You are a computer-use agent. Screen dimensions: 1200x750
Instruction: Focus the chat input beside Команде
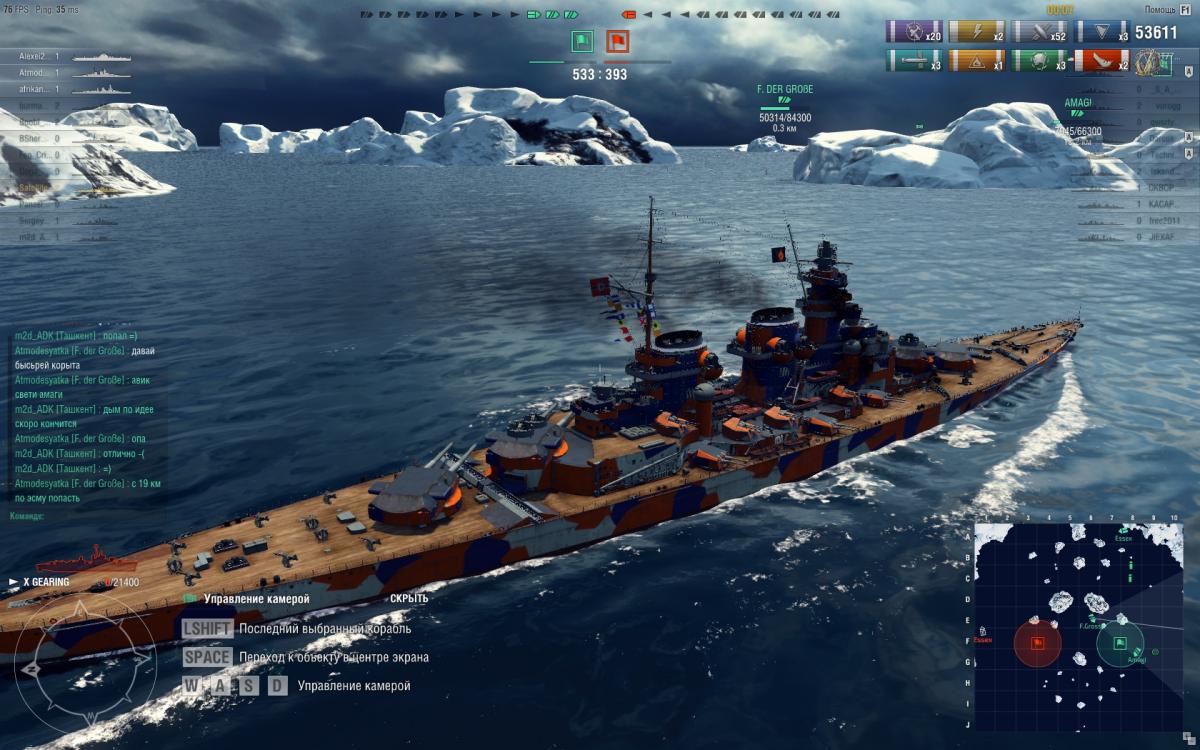pos(100,517)
